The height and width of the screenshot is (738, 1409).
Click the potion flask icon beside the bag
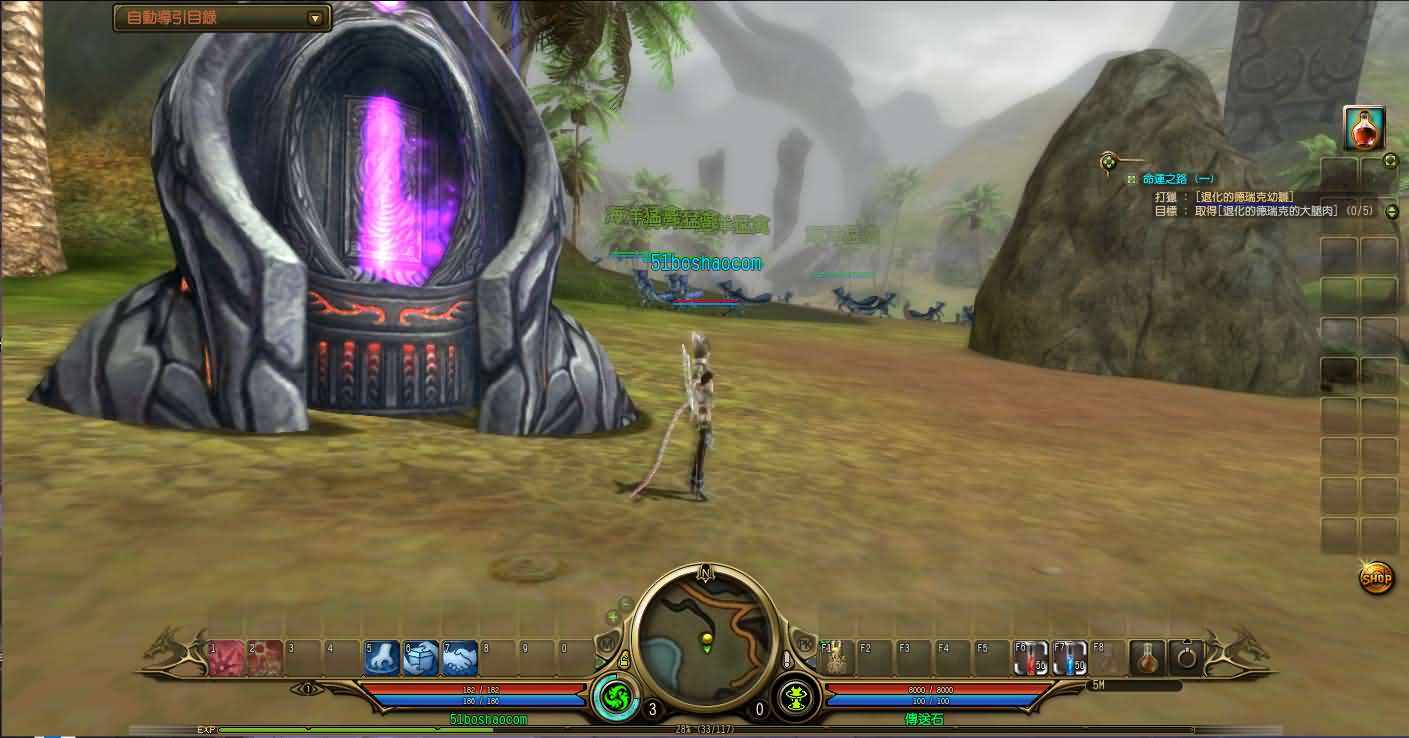pyautogui.click(x=1146, y=658)
